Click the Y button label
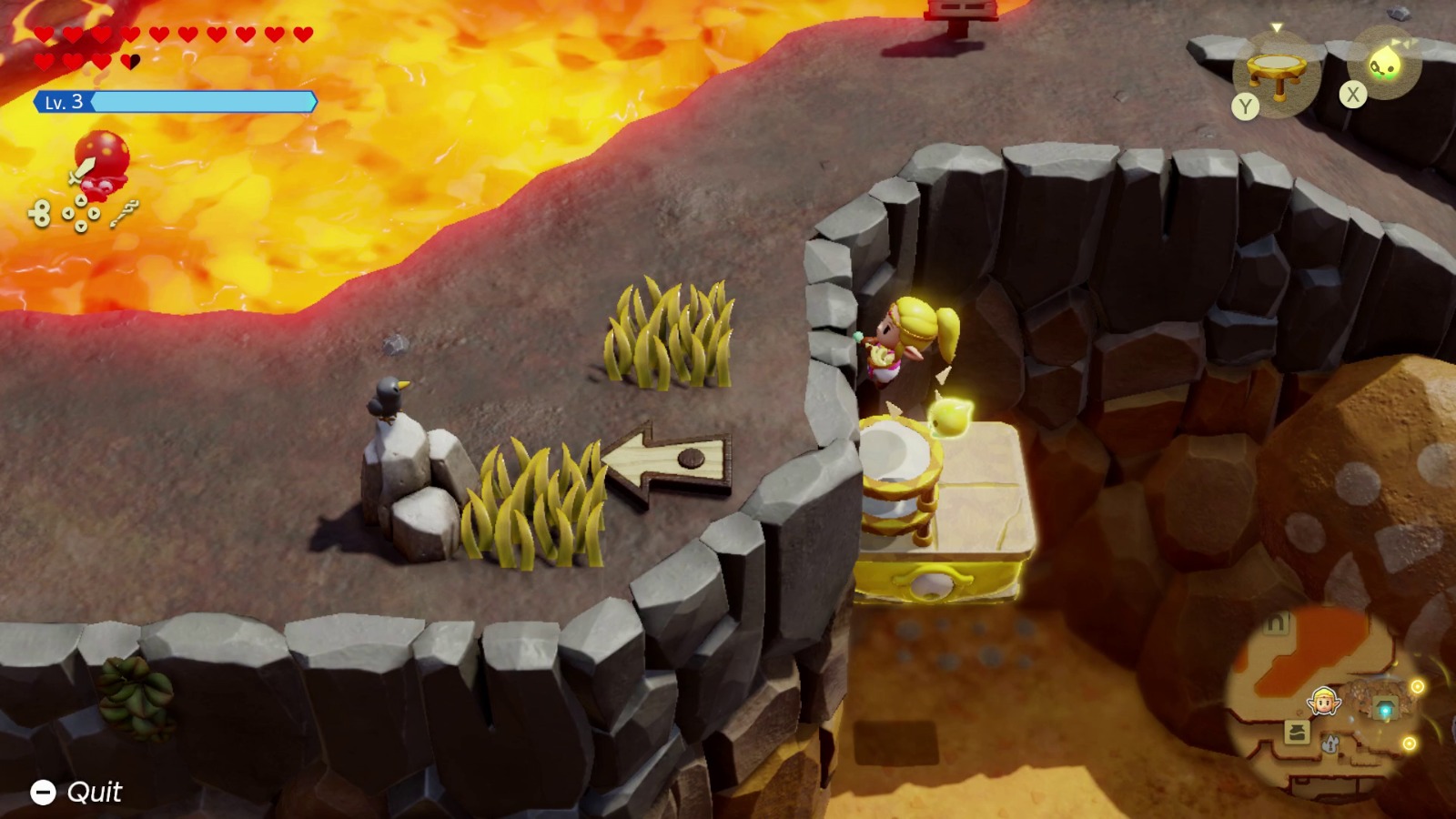The width and height of the screenshot is (1456, 819). pyautogui.click(x=1245, y=106)
